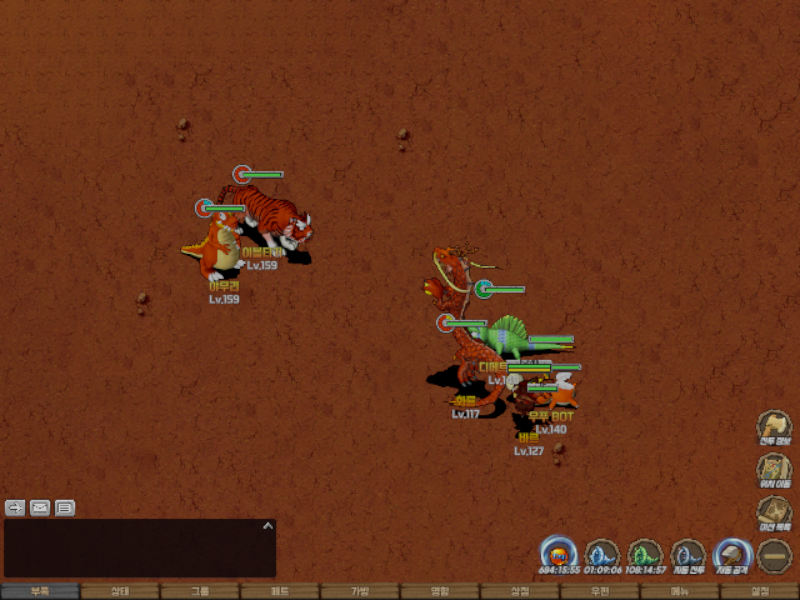Open the 설정 (settings) menu

pyautogui.click(x=760, y=591)
